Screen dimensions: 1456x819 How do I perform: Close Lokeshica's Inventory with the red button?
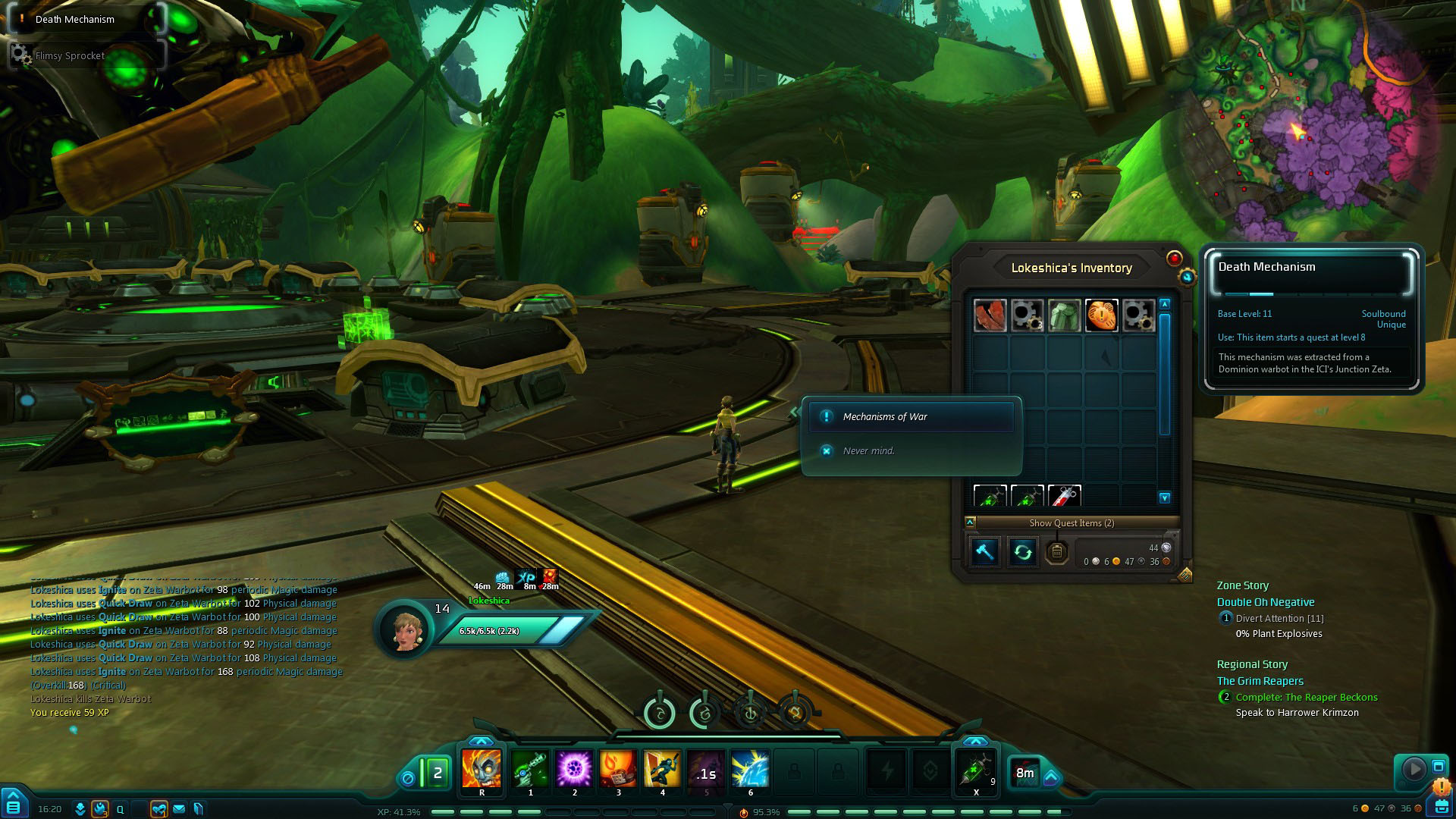pyautogui.click(x=1174, y=259)
